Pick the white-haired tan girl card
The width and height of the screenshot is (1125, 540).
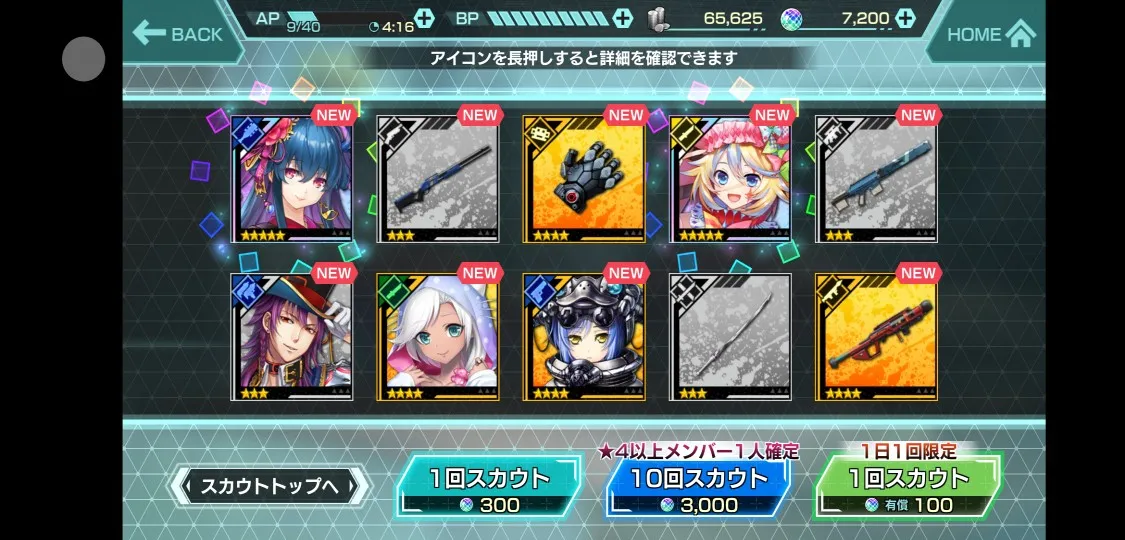click(437, 337)
